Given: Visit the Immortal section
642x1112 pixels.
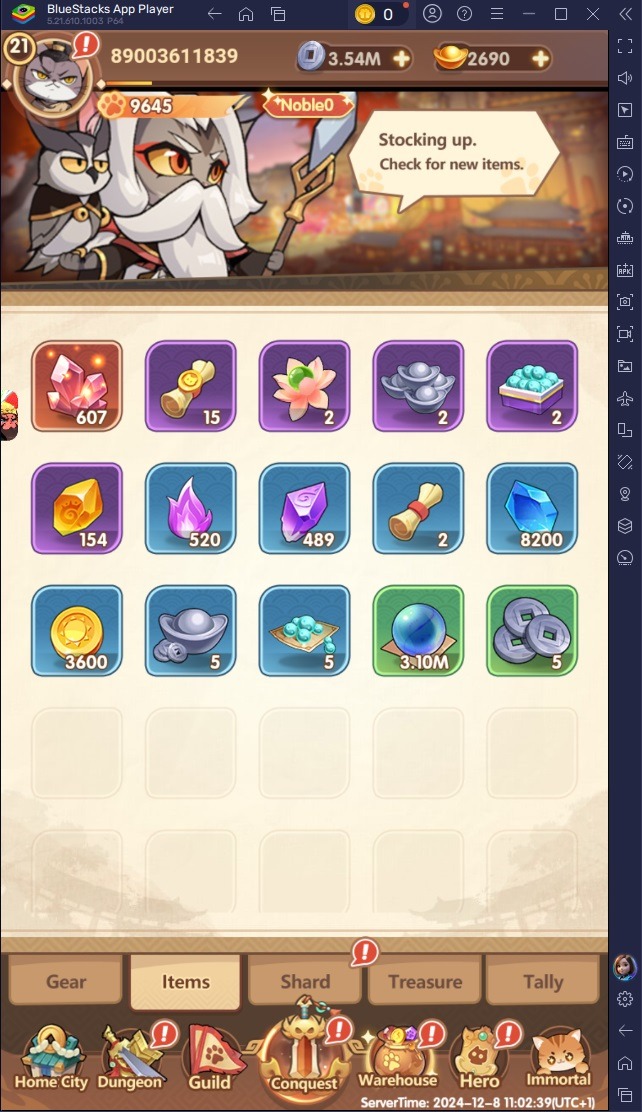Looking at the screenshot, I should click(560, 1058).
